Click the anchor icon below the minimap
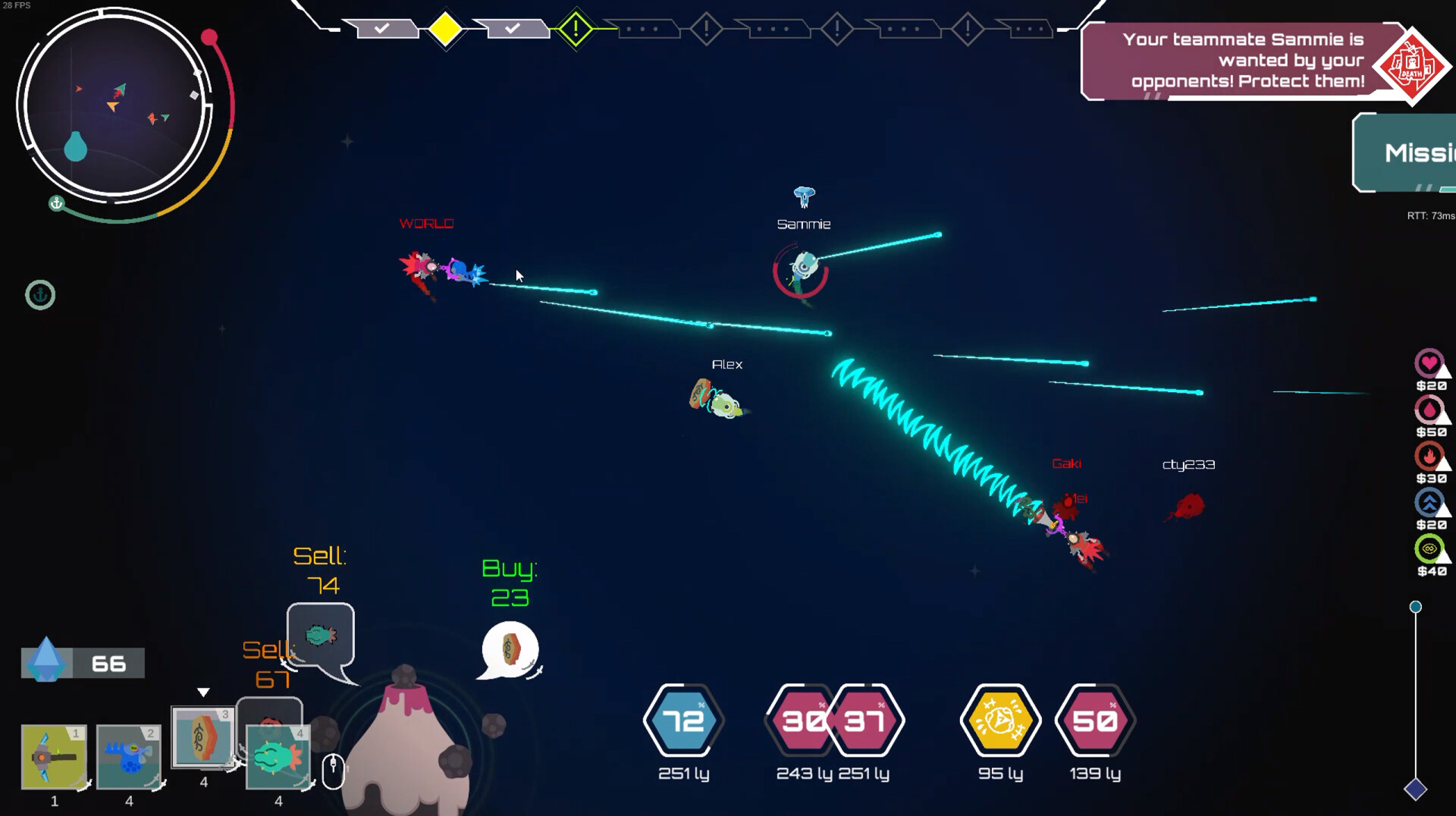This screenshot has height=816, width=1456. pyautogui.click(x=40, y=295)
